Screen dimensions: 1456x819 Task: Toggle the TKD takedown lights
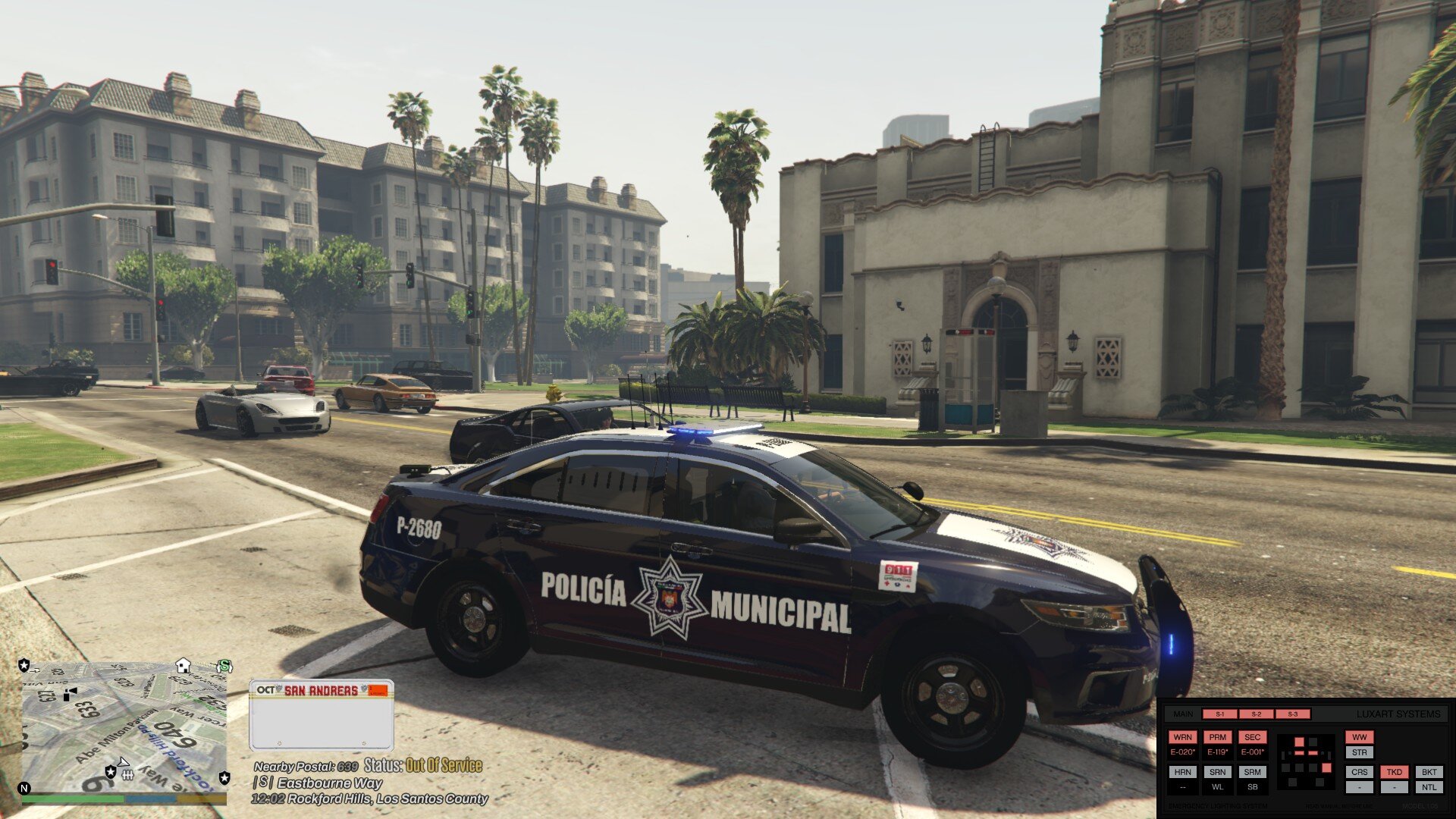point(1394,772)
